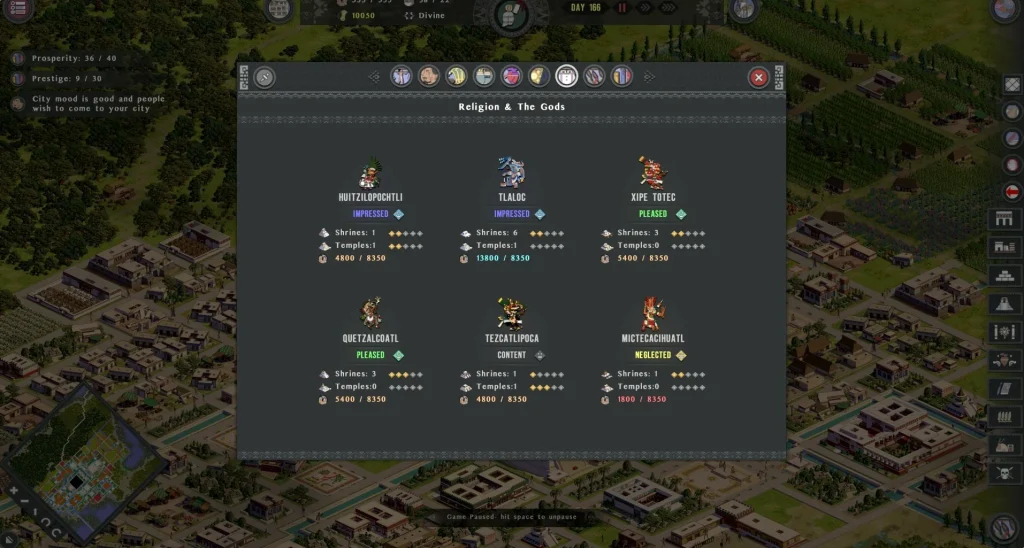Click the checkered overlay button on right sidebar
The width and height of the screenshot is (1024, 548).
click(1012, 85)
